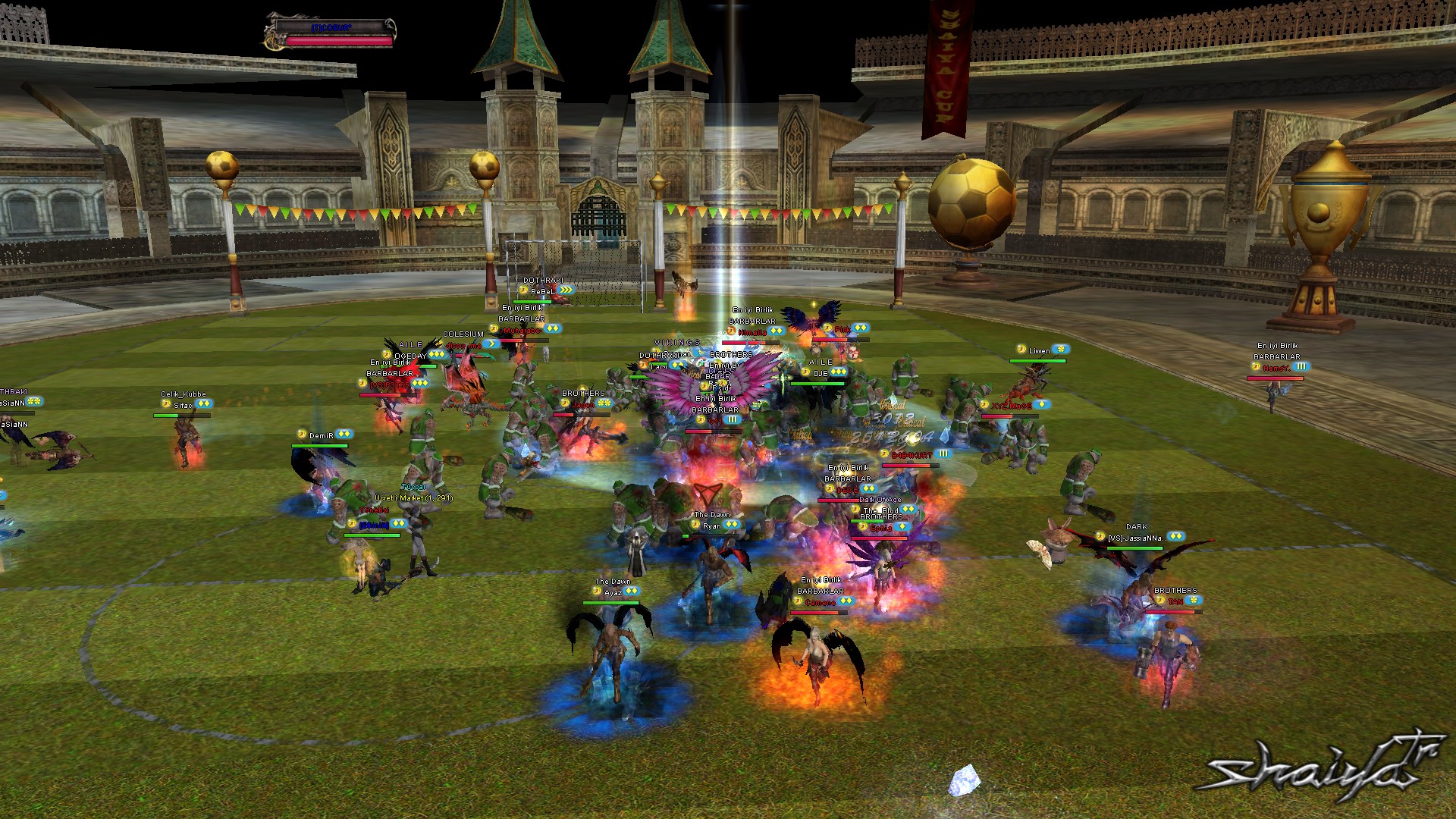This screenshot has height=819, width=1456.
Task: Target the DemiR player nameplate
Action: tap(322, 436)
